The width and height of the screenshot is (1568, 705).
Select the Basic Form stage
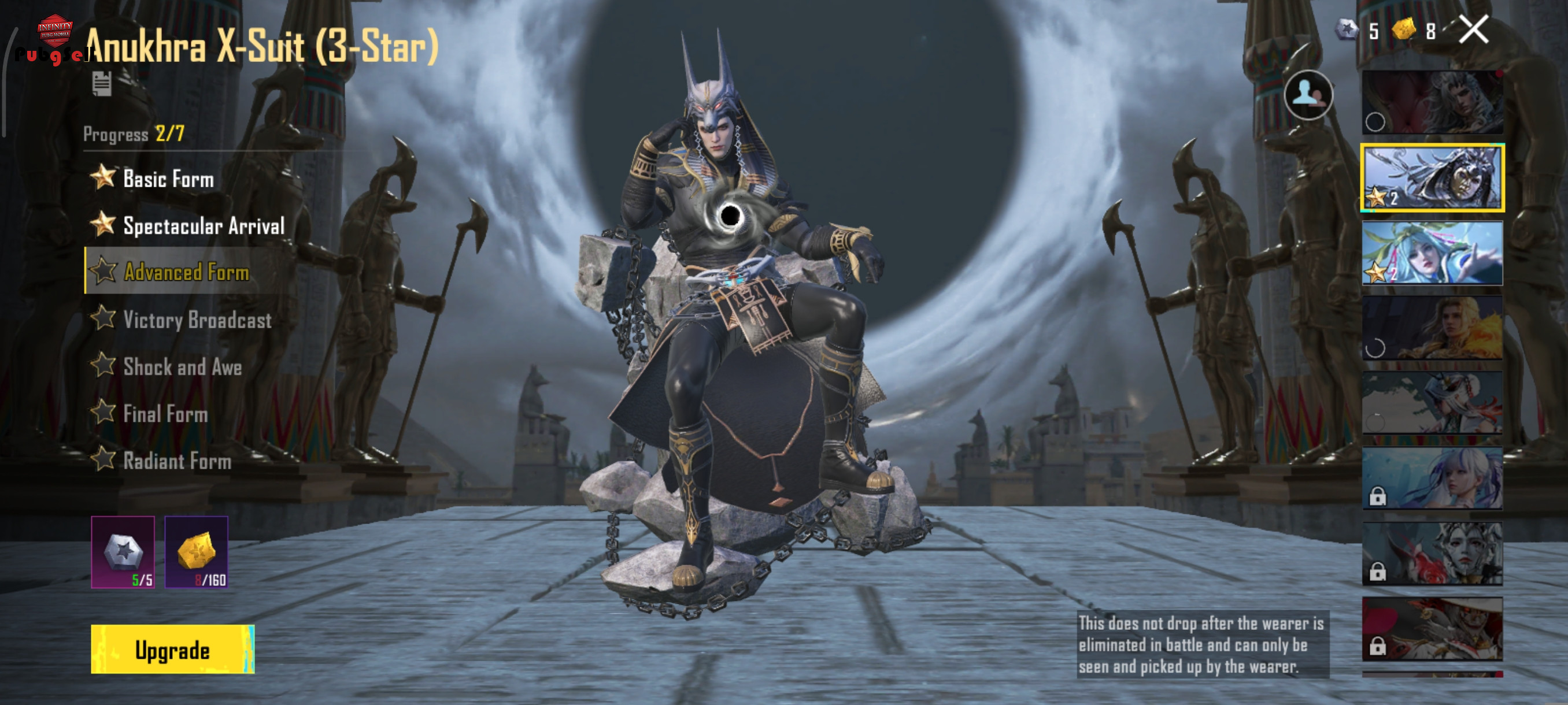pos(168,179)
